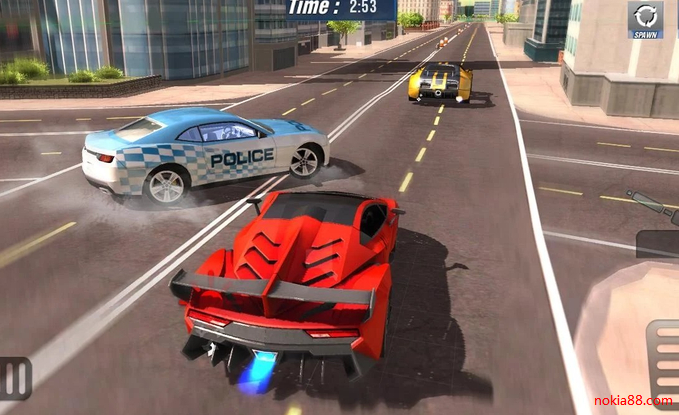Screen dimensions: 679x415
Task: Hit the gas pedal control
Action: coord(663,360)
